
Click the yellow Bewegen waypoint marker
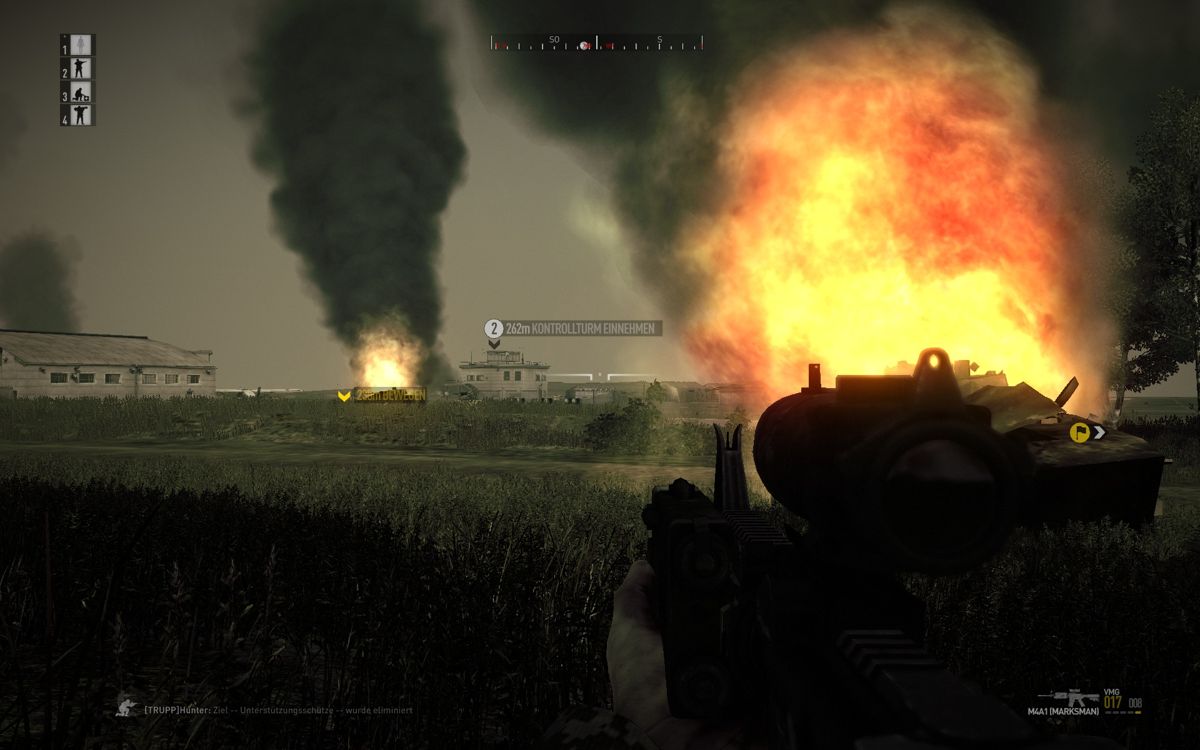[x=344, y=396]
